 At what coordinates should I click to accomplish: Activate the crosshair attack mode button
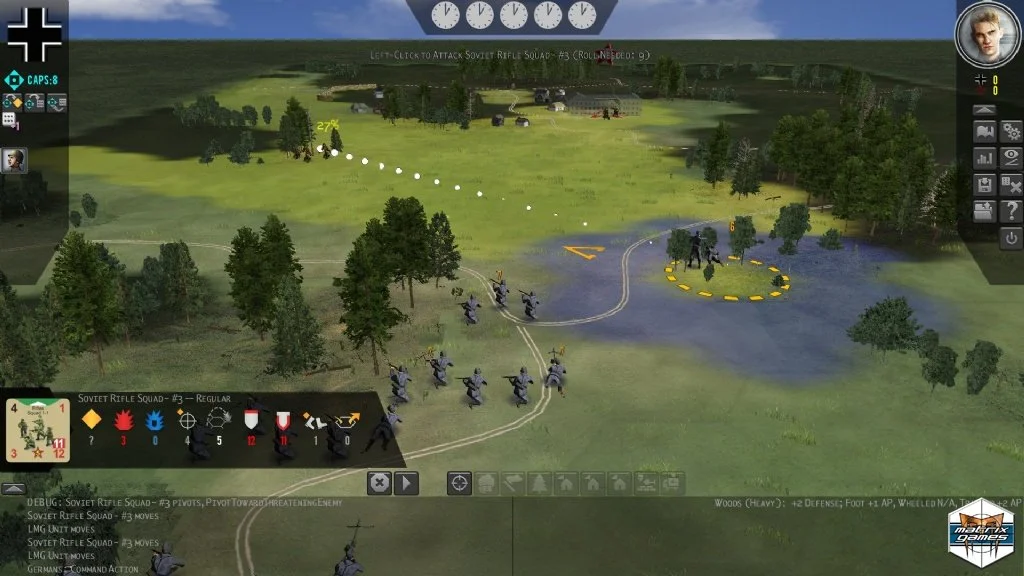click(x=459, y=483)
